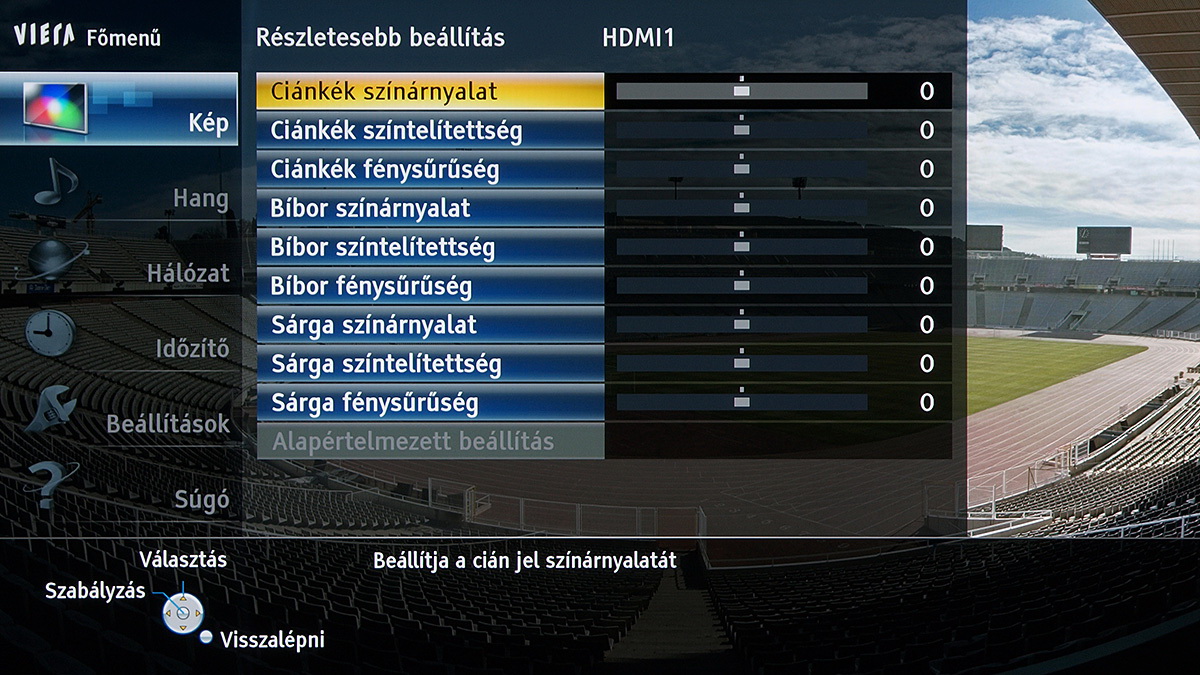This screenshot has width=1200, height=675.
Task: Adjust the Ciánkék fénysűrűség slider bar
Action: click(x=741, y=169)
